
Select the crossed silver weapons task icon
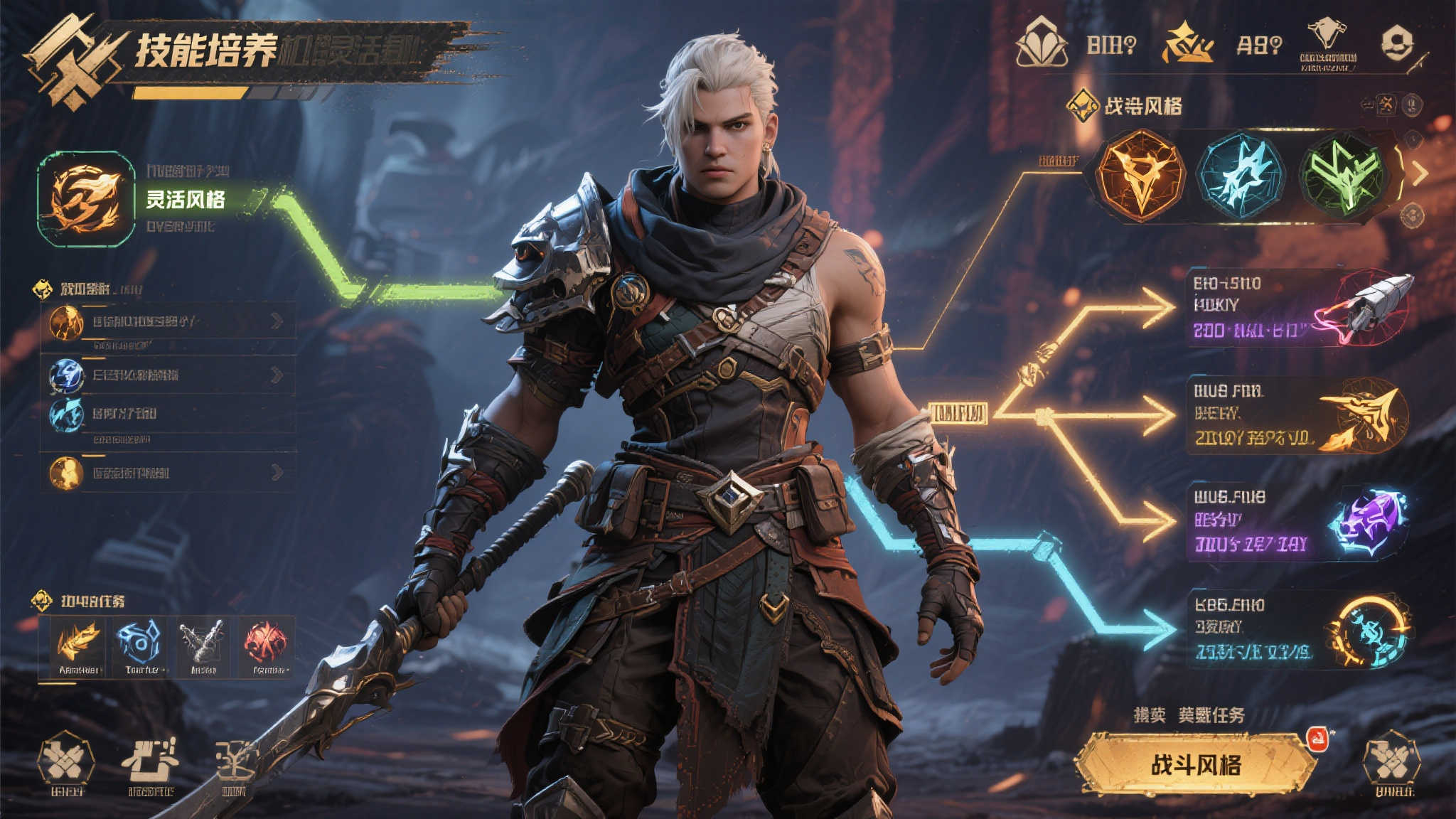pyautogui.click(x=203, y=646)
